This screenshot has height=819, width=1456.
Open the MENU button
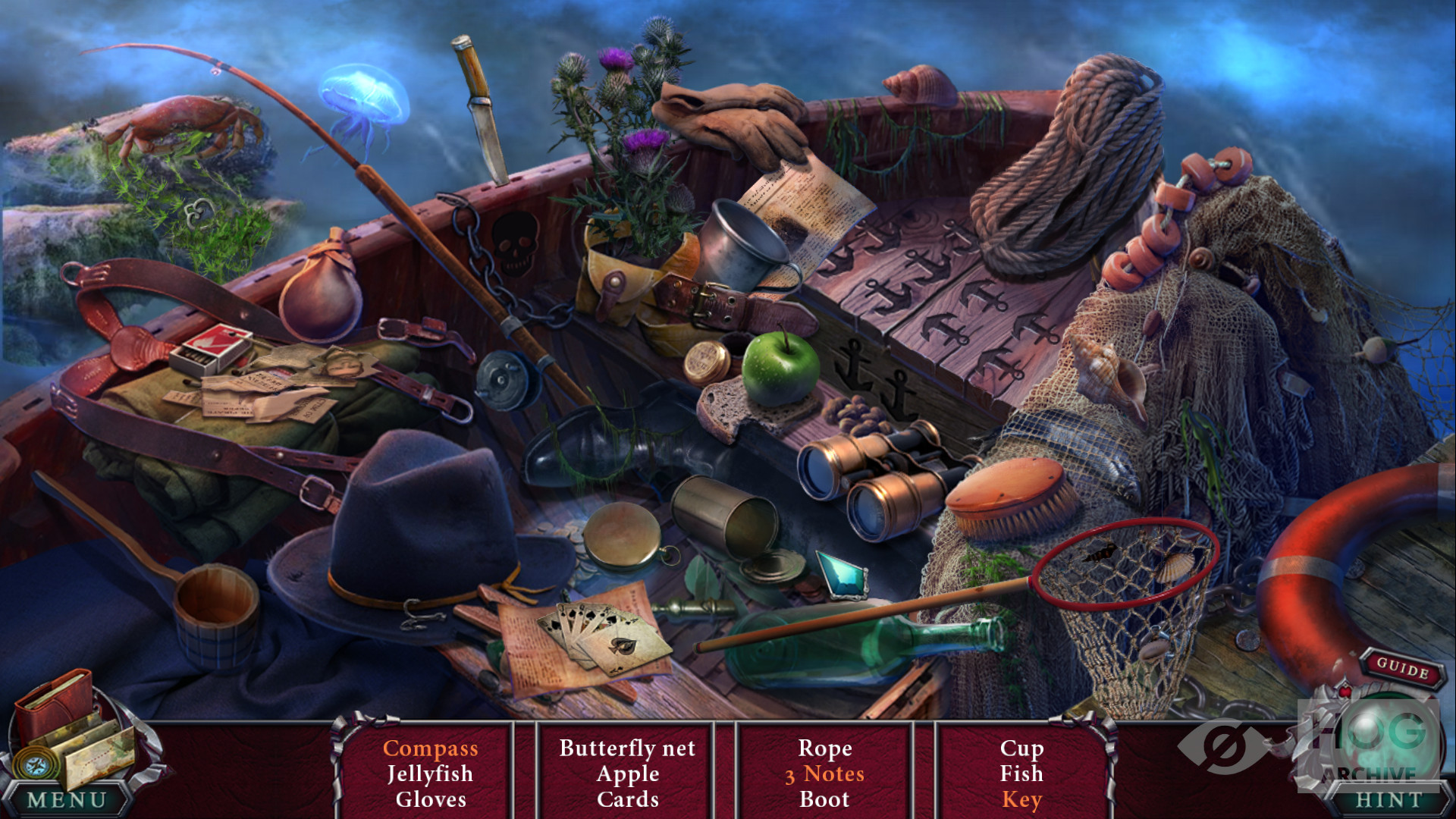[x=67, y=800]
